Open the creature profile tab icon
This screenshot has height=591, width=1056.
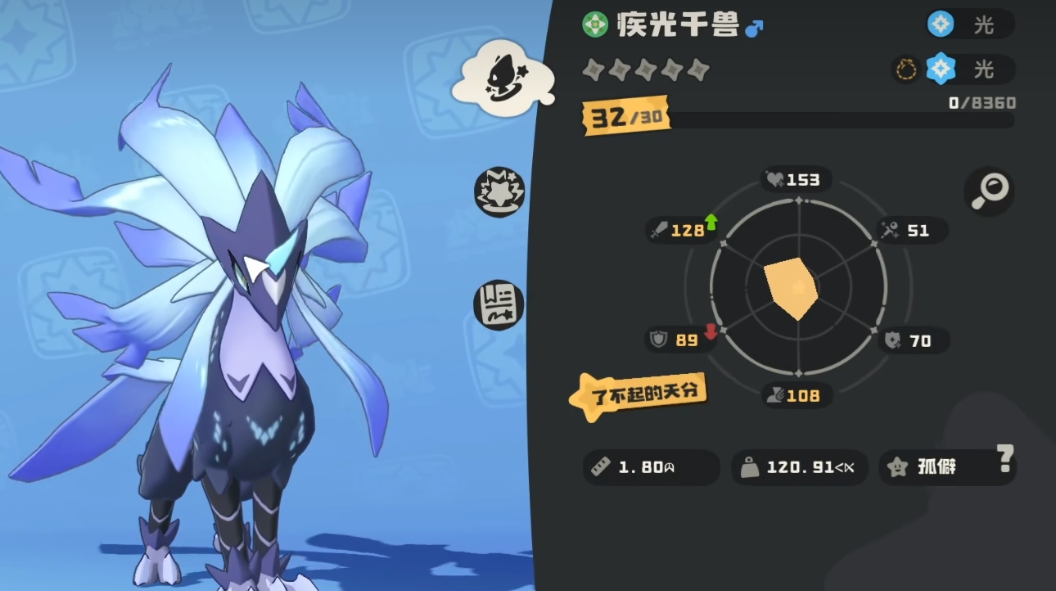504,73
